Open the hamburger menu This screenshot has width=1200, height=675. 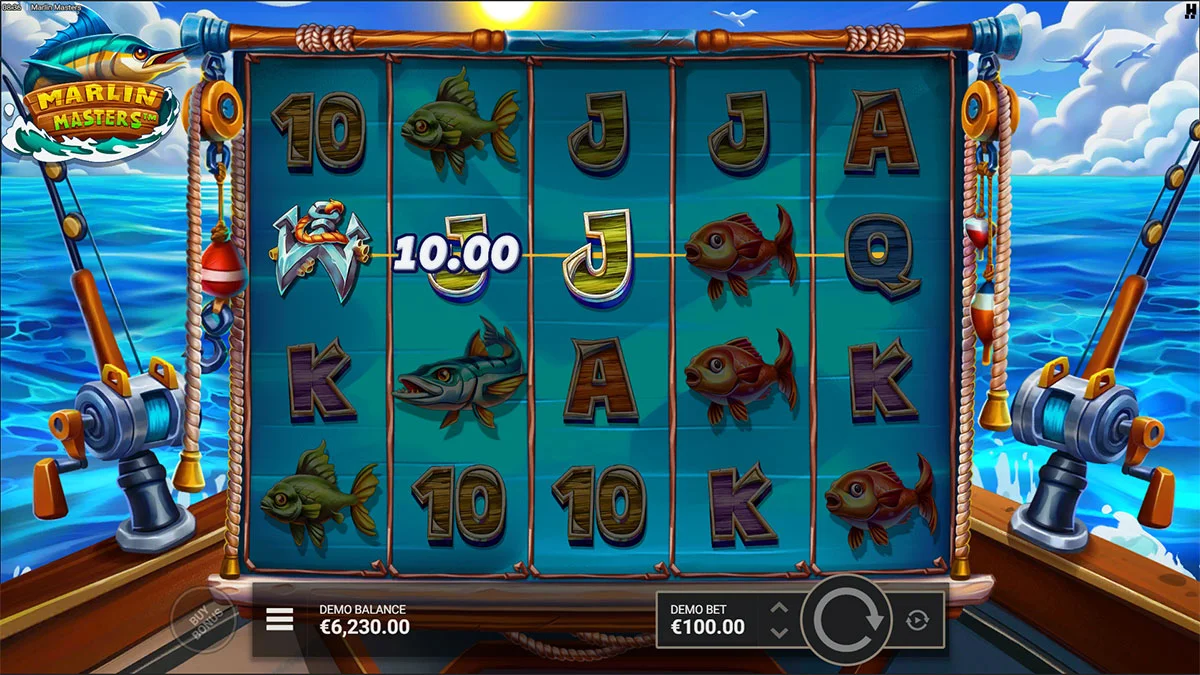coord(280,620)
